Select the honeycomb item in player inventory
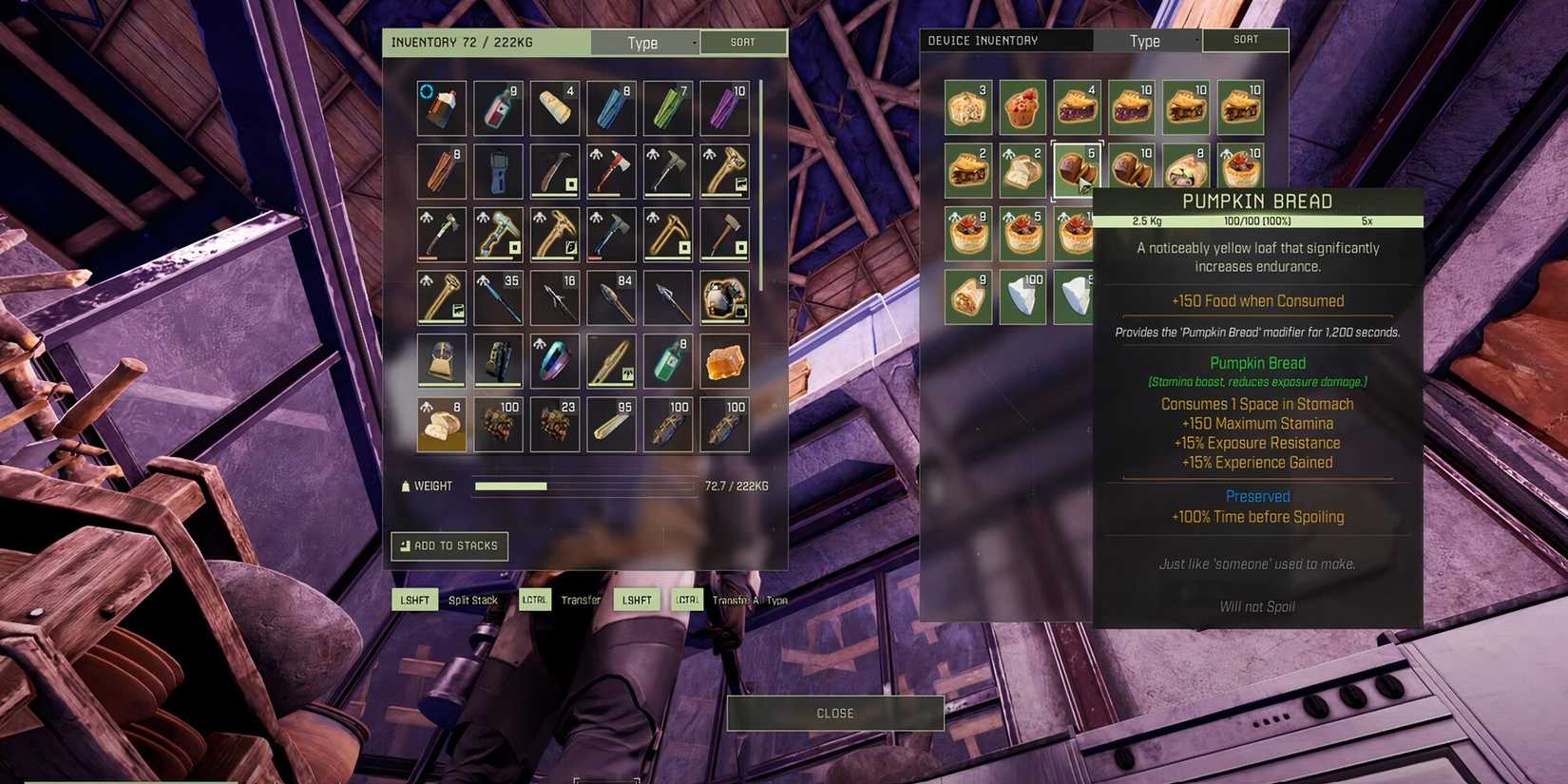This screenshot has height=784, width=1568. click(x=725, y=361)
